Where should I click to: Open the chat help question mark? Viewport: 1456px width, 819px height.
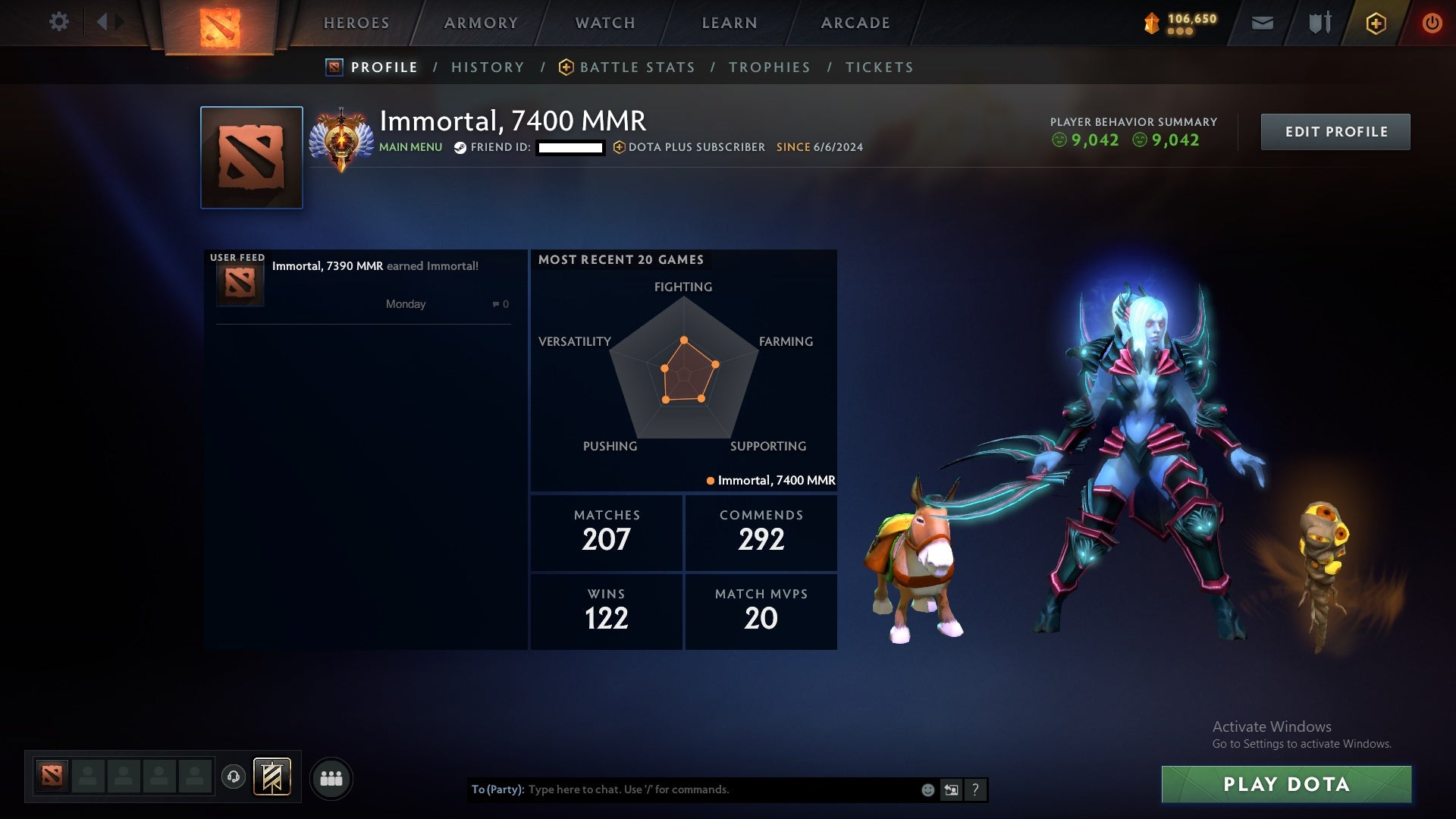(976, 789)
